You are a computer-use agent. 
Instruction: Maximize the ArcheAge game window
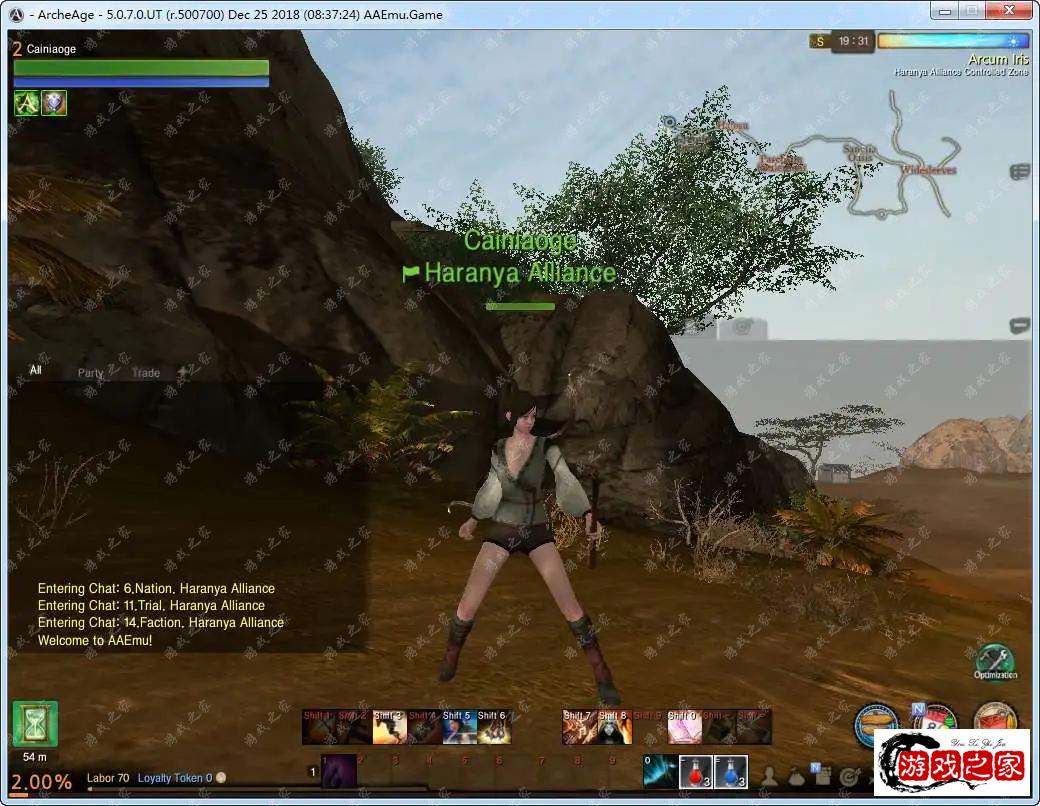tap(970, 11)
